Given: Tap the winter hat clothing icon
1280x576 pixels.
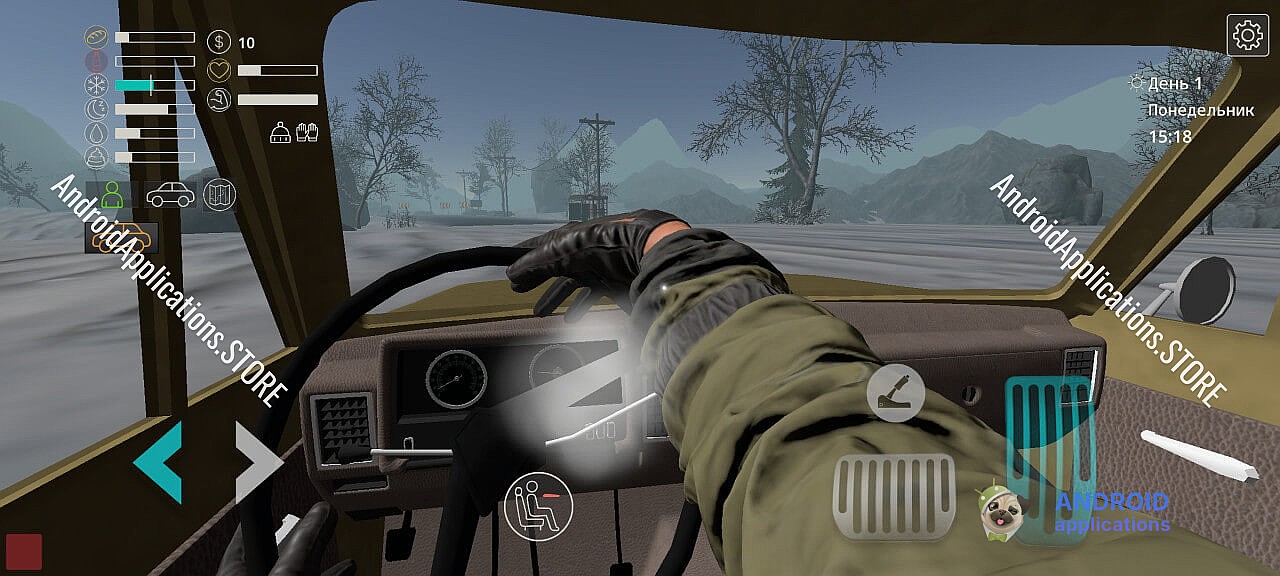Looking at the screenshot, I should 281,132.
